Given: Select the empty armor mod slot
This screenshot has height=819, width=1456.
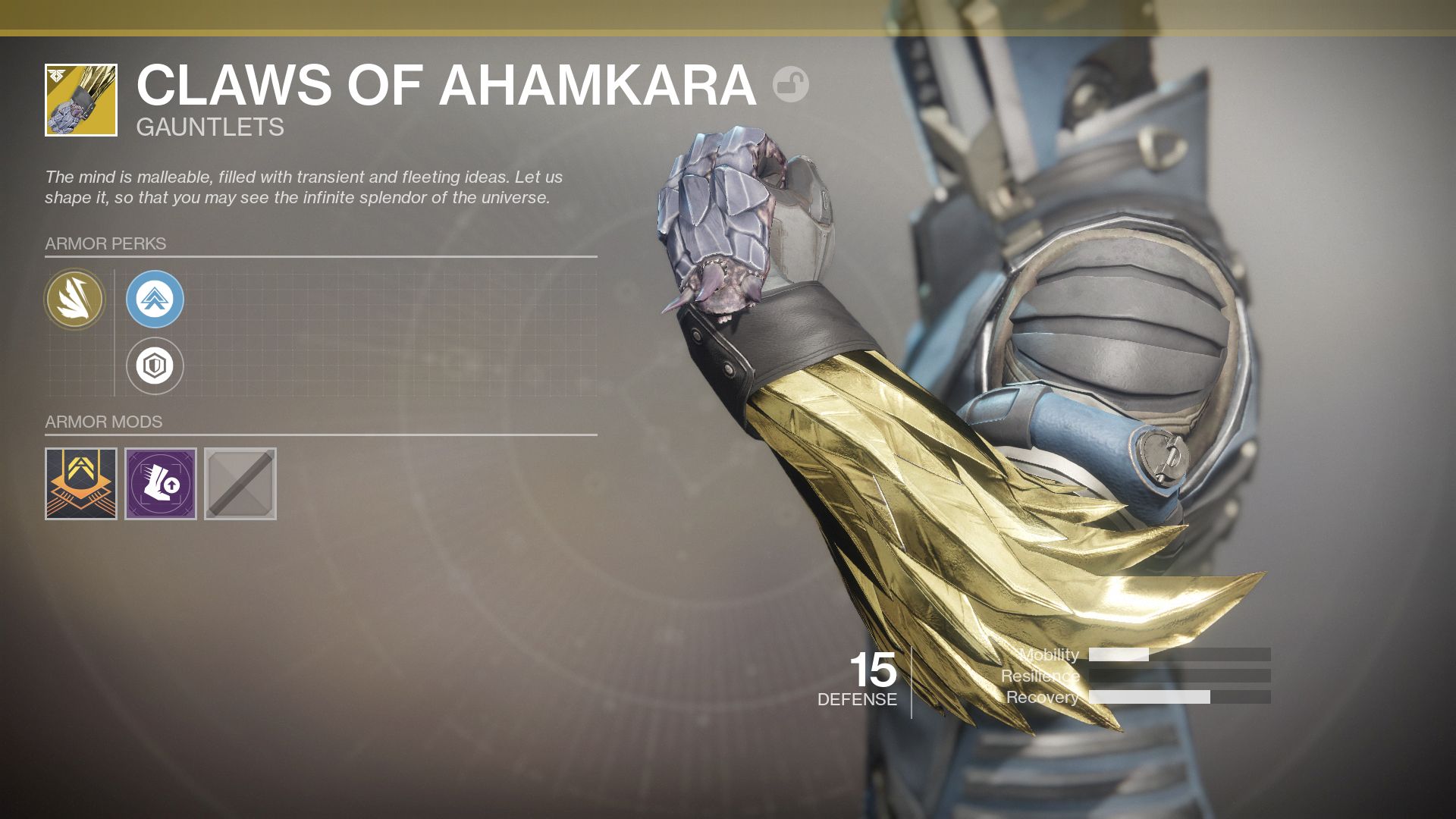Looking at the screenshot, I should click(240, 484).
